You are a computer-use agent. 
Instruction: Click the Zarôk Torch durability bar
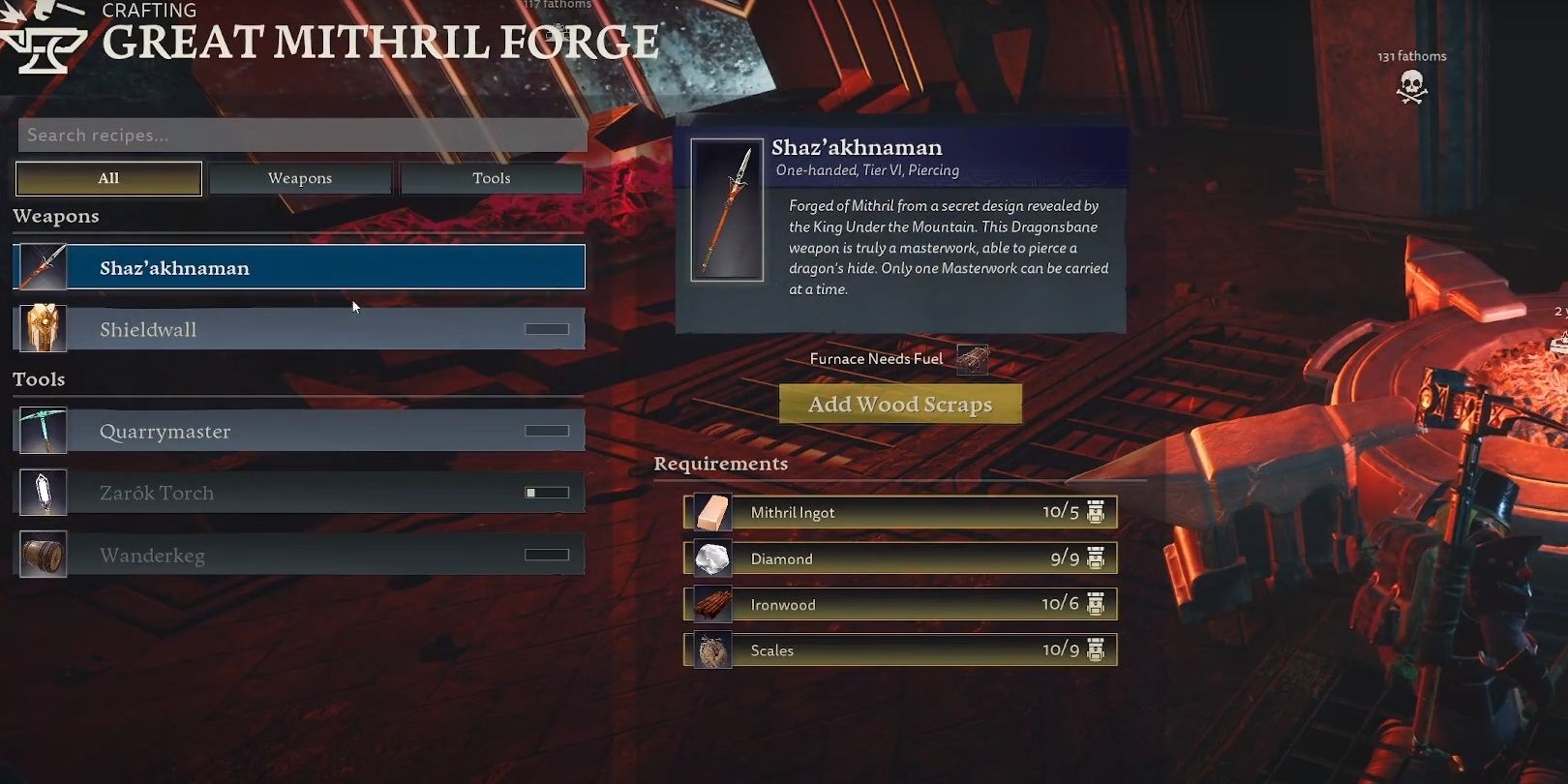(x=547, y=492)
